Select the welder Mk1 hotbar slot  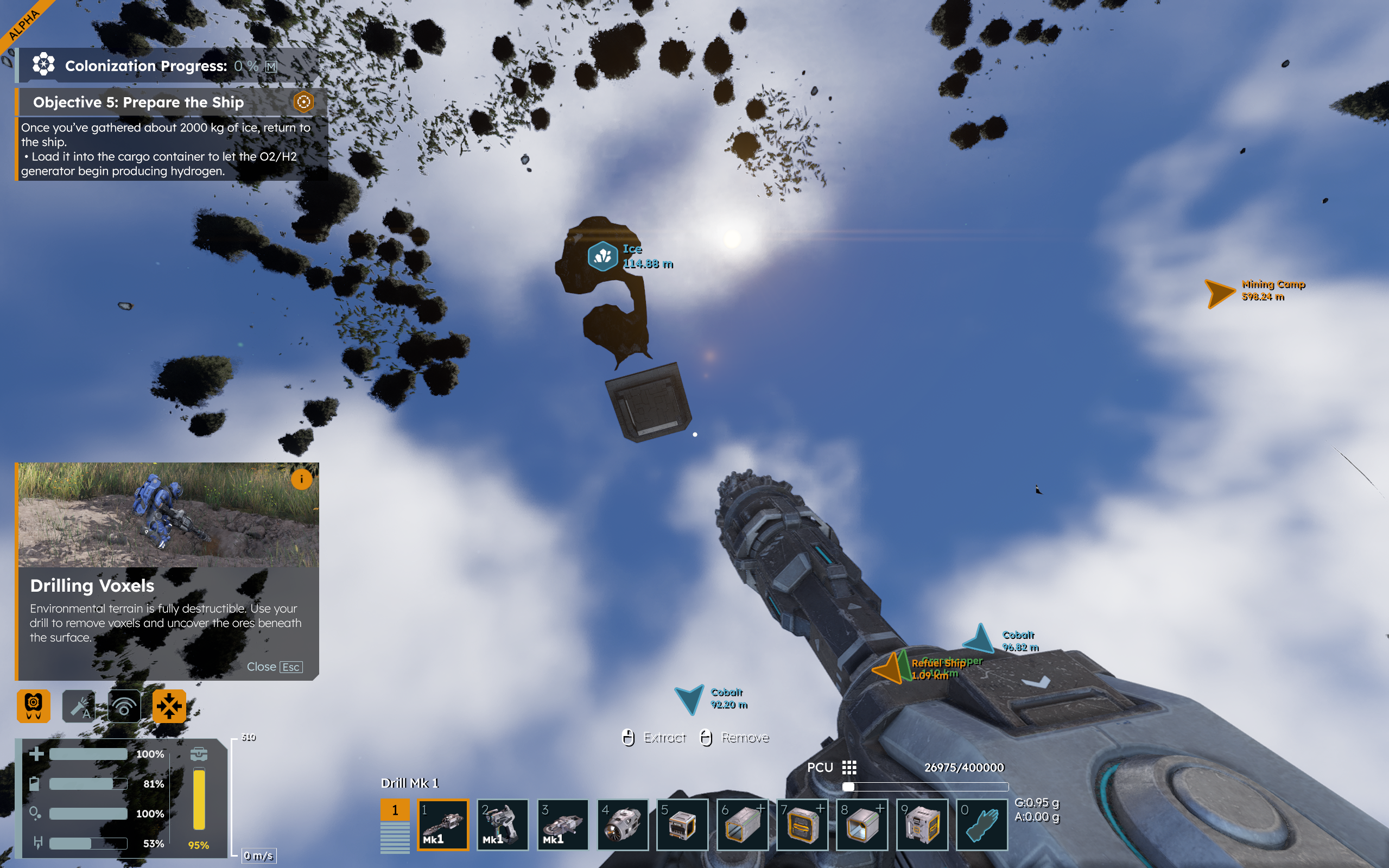point(502,825)
